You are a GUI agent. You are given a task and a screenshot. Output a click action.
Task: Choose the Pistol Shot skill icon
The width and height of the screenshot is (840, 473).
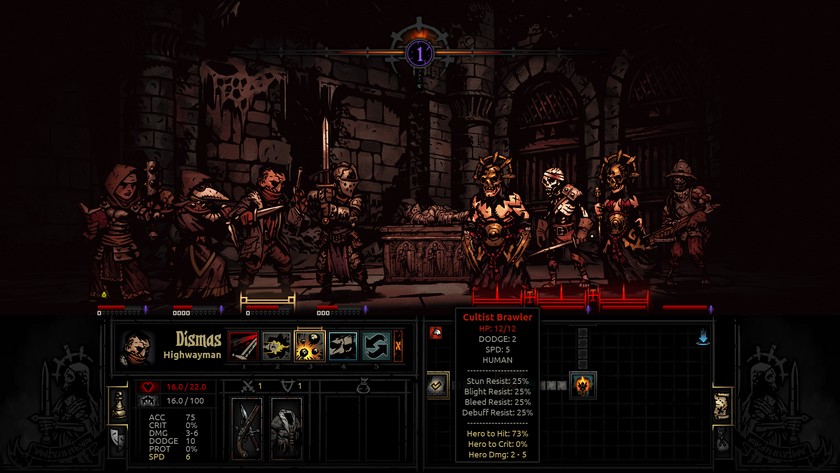pyautogui.click(x=276, y=346)
